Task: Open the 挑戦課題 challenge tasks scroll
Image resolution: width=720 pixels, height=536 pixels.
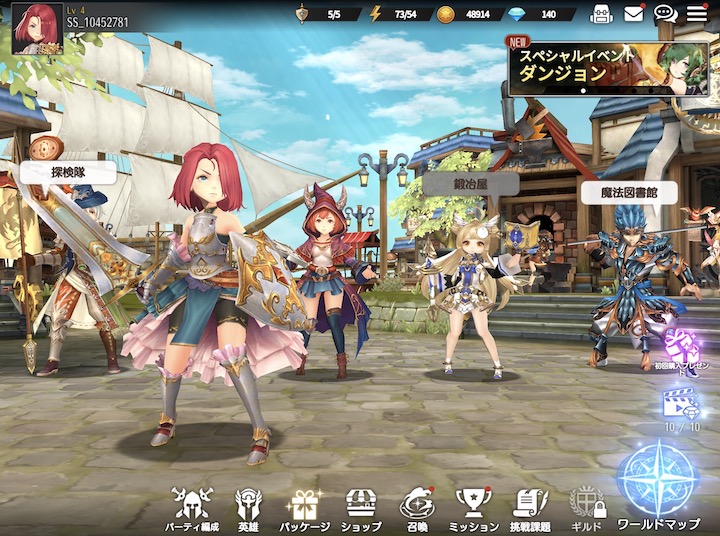Action: (x=531, y=508)
